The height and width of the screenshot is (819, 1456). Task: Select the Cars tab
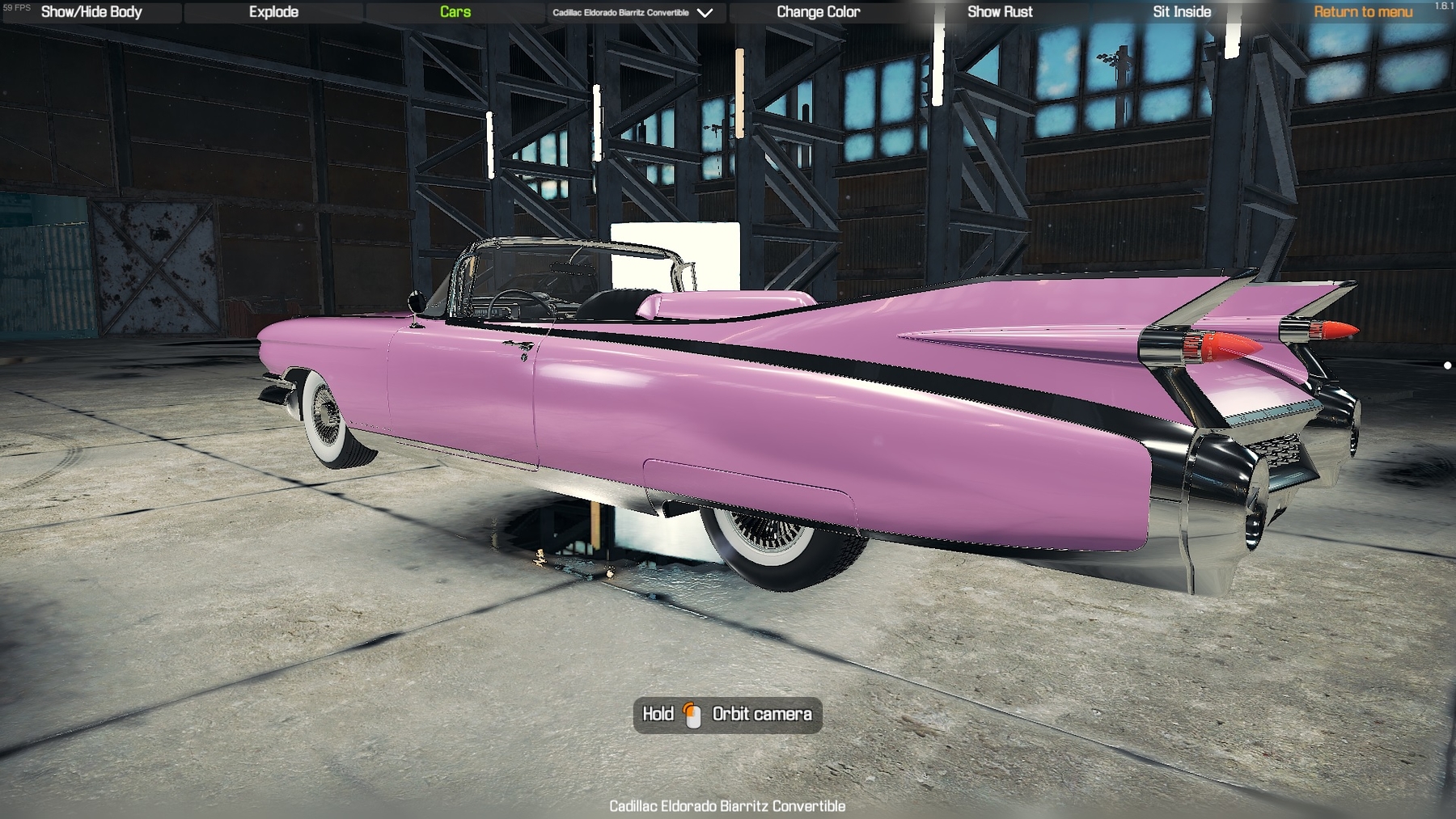455,12
